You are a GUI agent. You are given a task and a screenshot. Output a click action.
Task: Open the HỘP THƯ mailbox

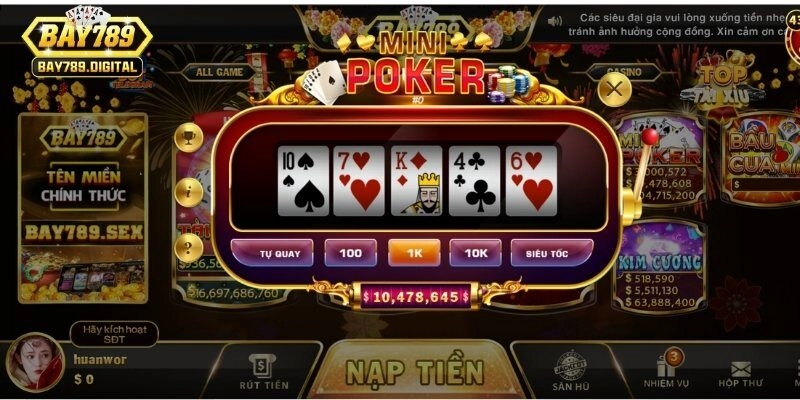point(740,372)
